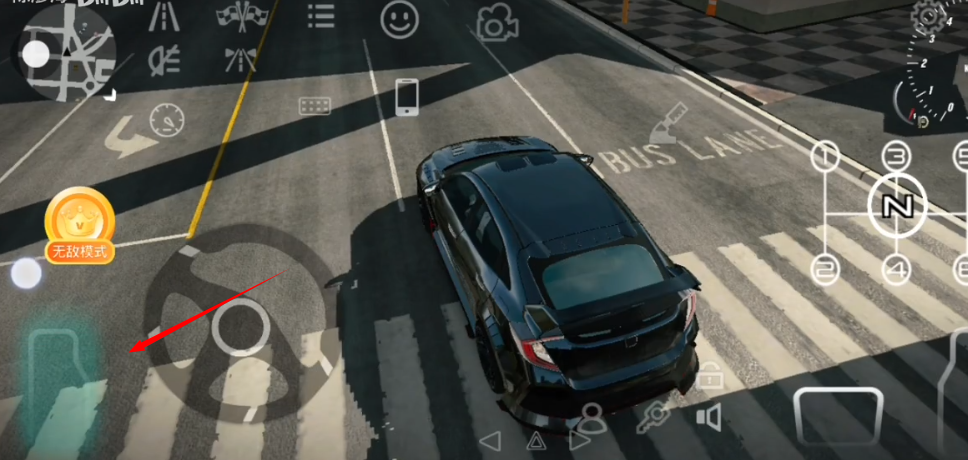Viewport: 968px width, 460px height.
Task: Toggle the headlights icon
Action: pyautogui.click(x=160, y=60)
